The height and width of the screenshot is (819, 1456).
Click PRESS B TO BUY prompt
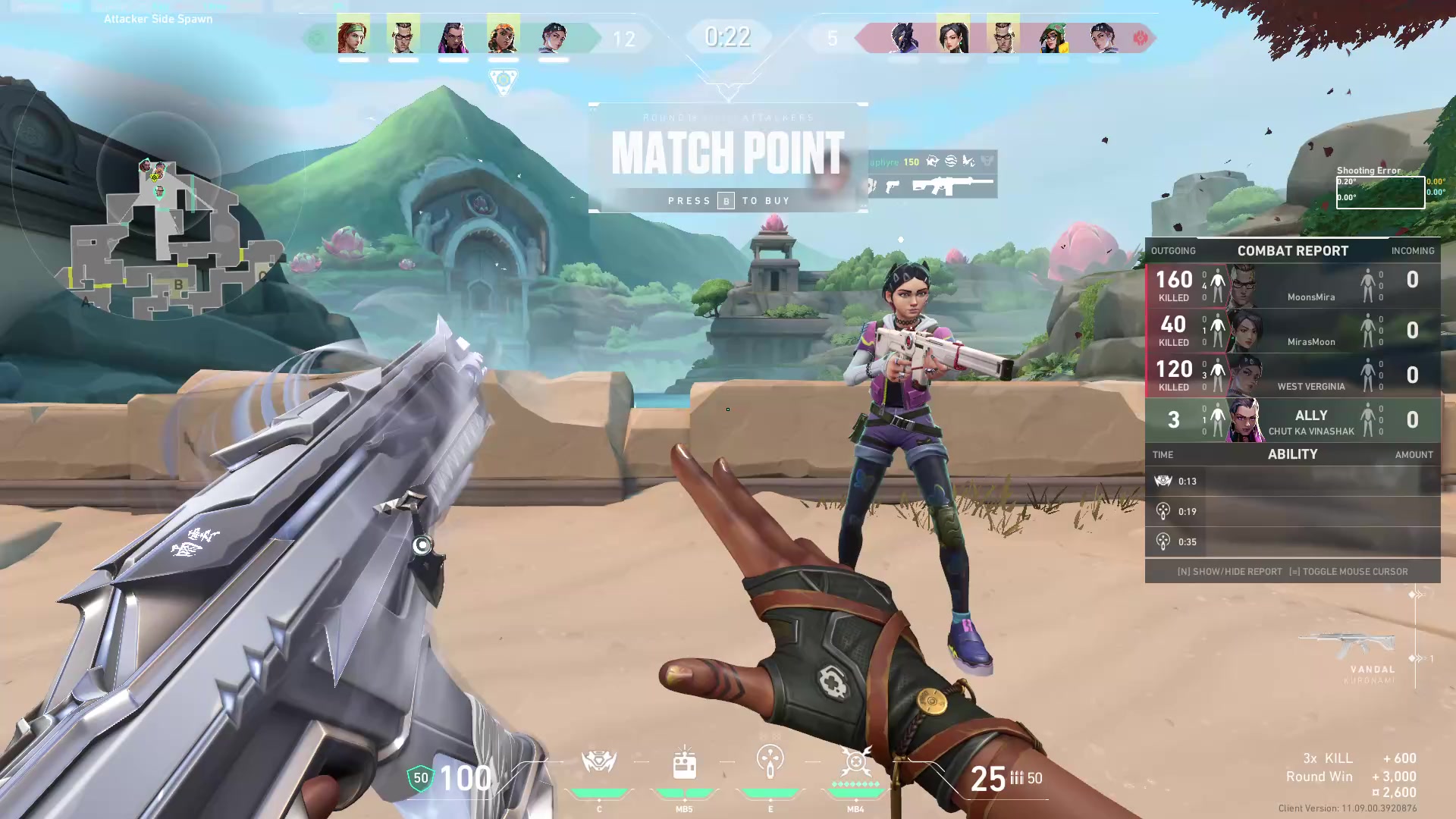pos(728,200)
